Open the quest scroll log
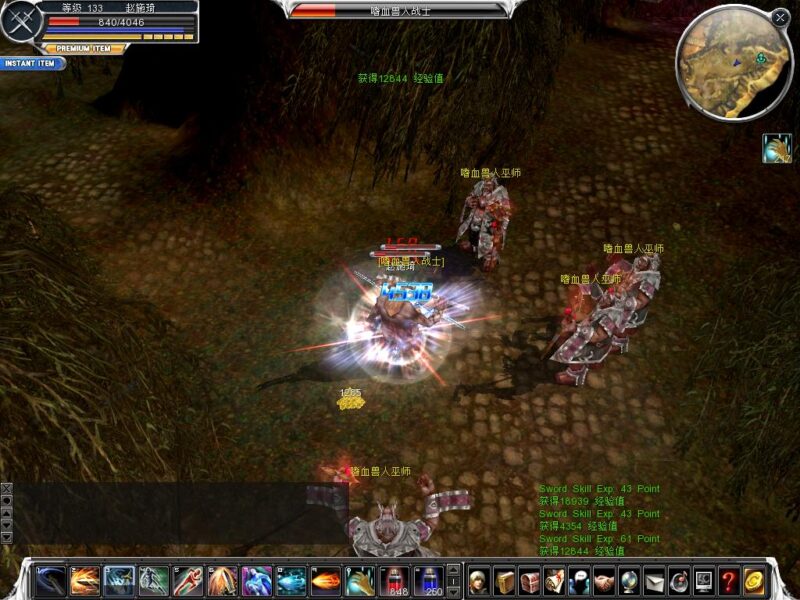Viewport: 800px width, 600px height. point(554,580)
